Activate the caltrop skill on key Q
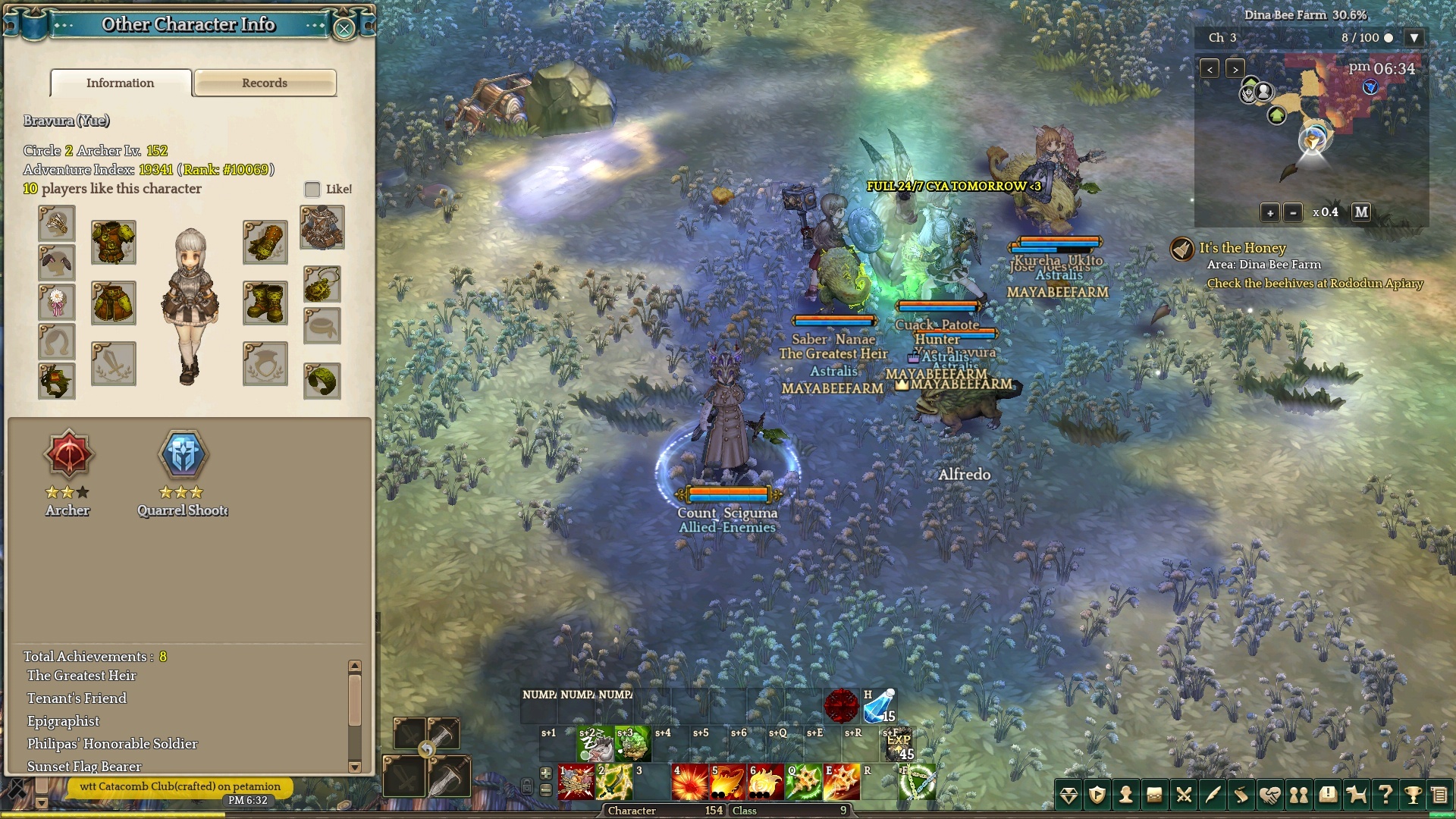Screen dimensions: 1456x819 pyautogui.click(x=803, y=782)
